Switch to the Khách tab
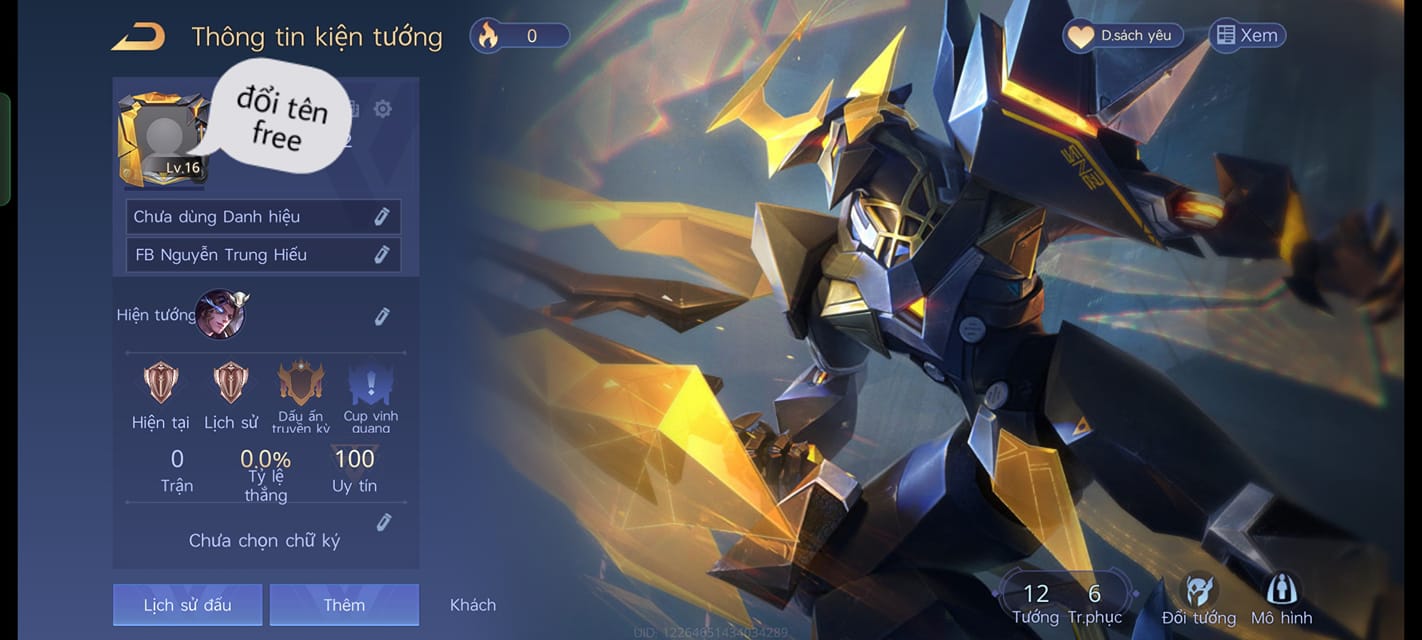 (473, 605)
